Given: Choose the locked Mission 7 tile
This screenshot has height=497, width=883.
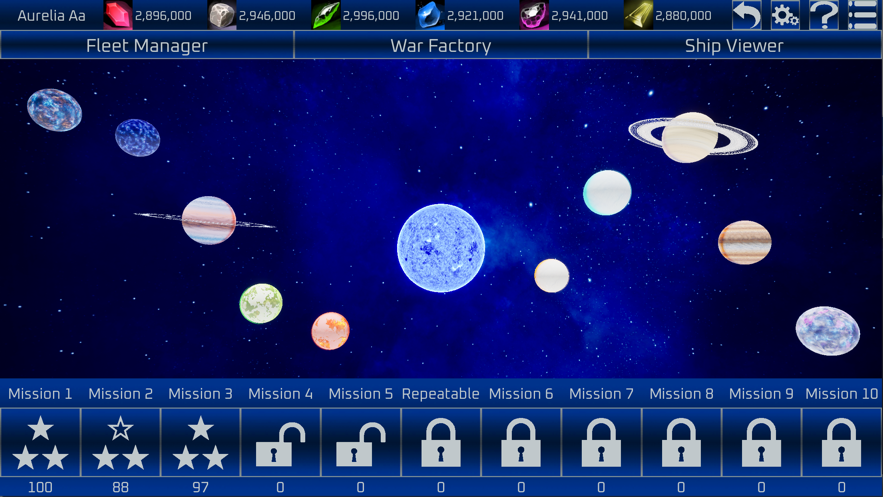Looking at the screenshot, I should click(x=601, y=442).
